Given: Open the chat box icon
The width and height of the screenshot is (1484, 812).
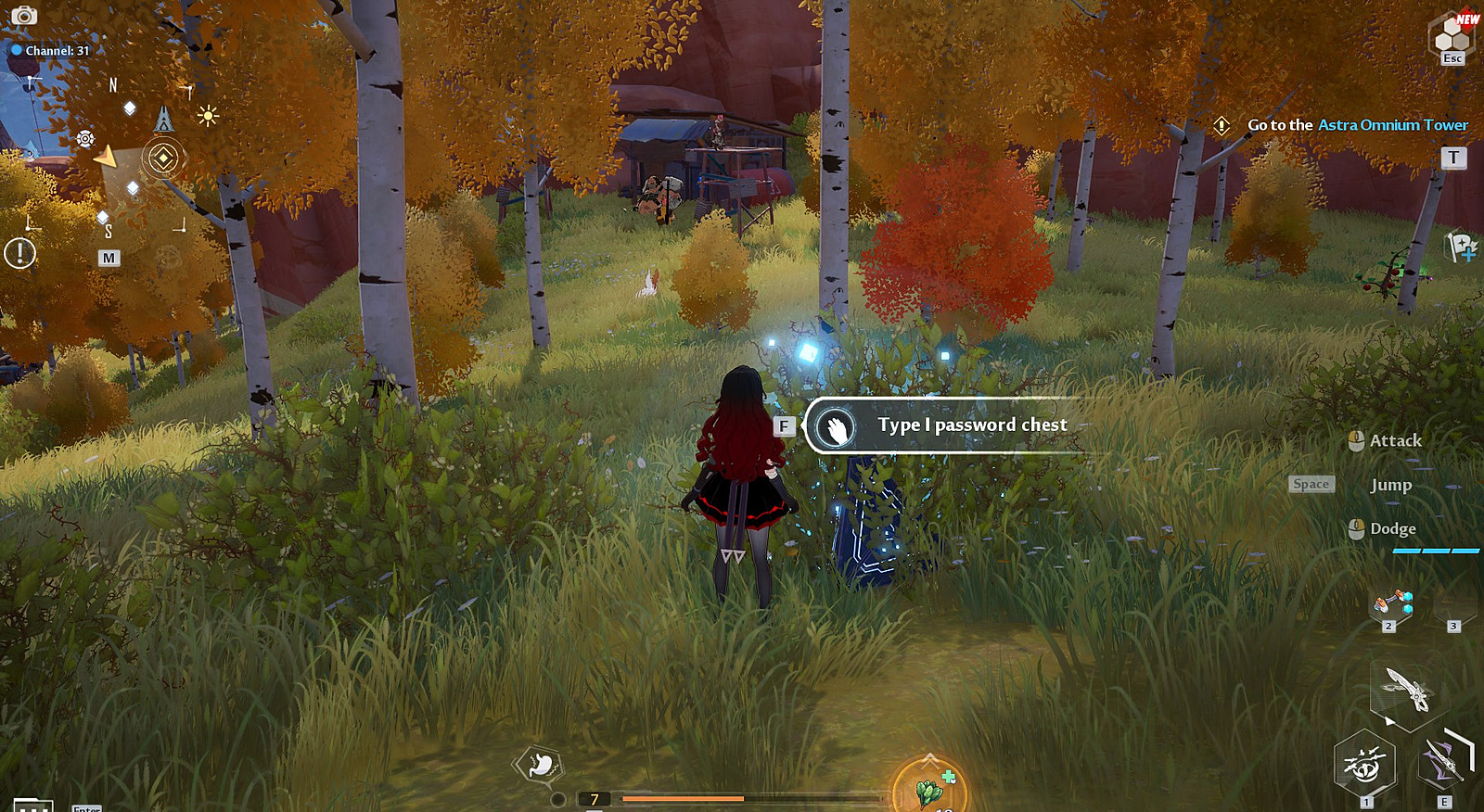Looking at the screenshot, I should pyautogui.click(x=32, y=805).
